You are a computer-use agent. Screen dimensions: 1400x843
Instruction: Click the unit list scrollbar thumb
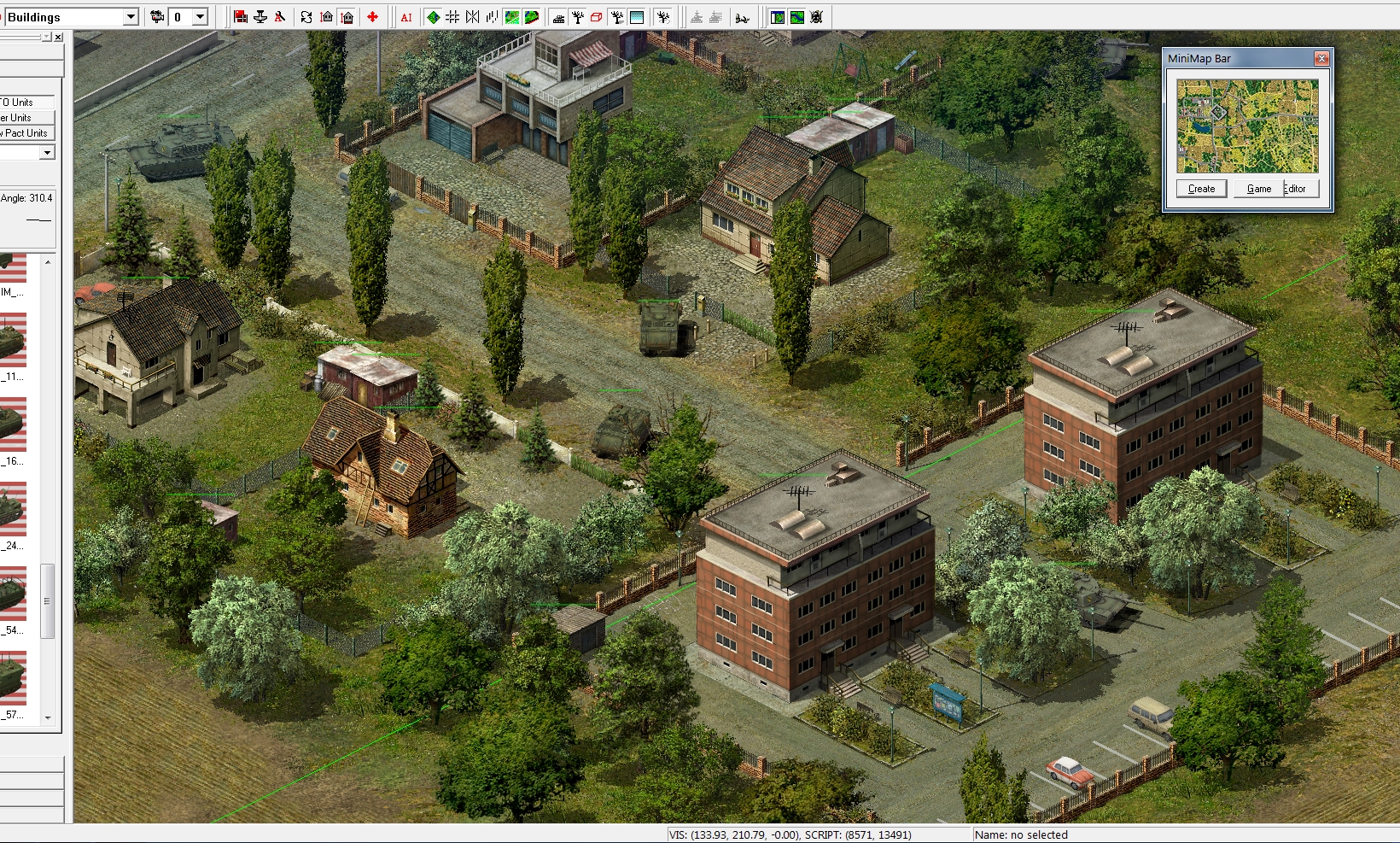(48, 600)
